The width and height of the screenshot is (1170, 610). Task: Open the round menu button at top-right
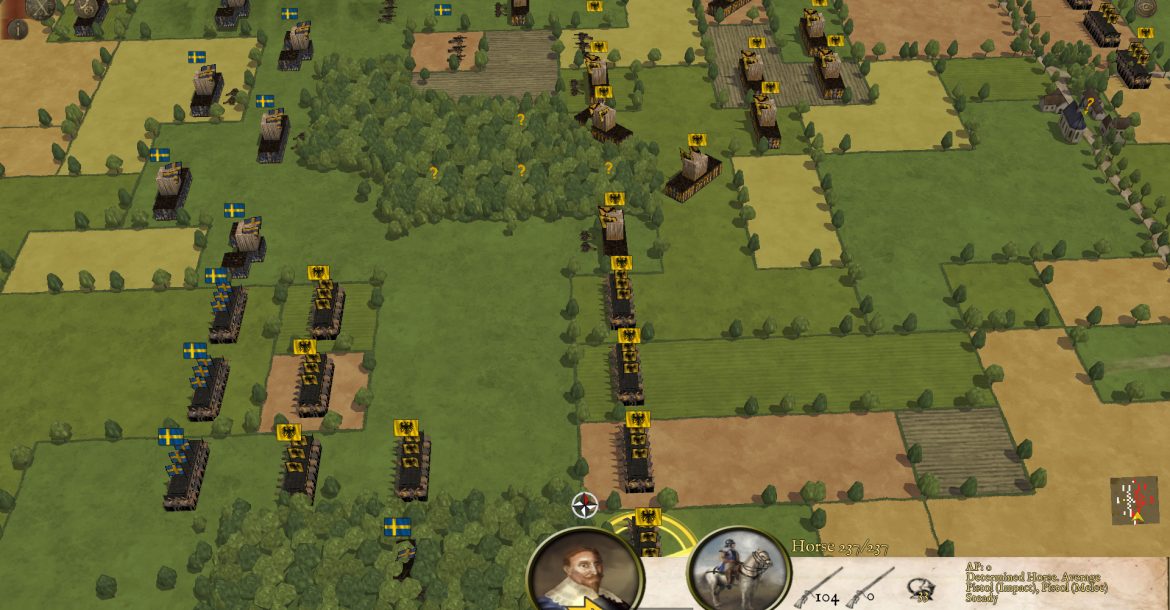(1146, 8)
